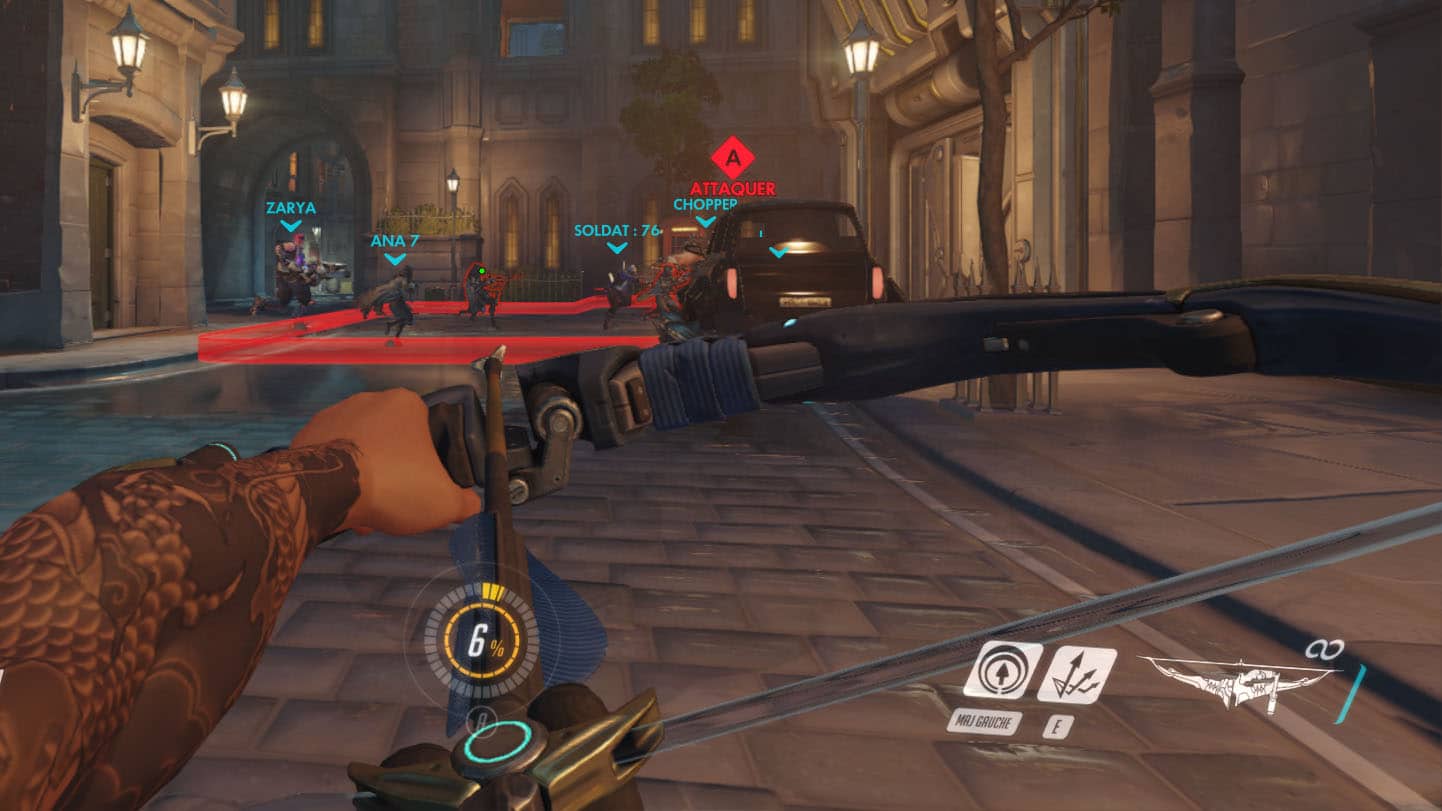Click the red objective A marker
This screenshot has width=1442, height=811.
coord(733,158)
